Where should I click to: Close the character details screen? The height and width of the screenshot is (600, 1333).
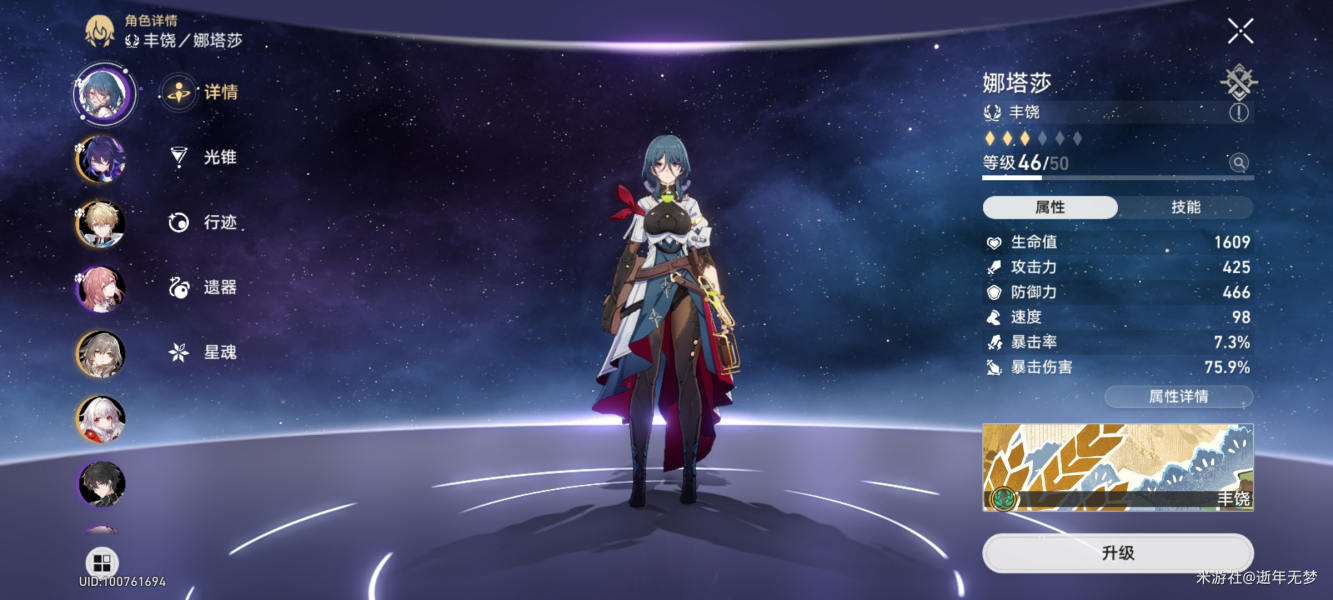click(1240, 31)
